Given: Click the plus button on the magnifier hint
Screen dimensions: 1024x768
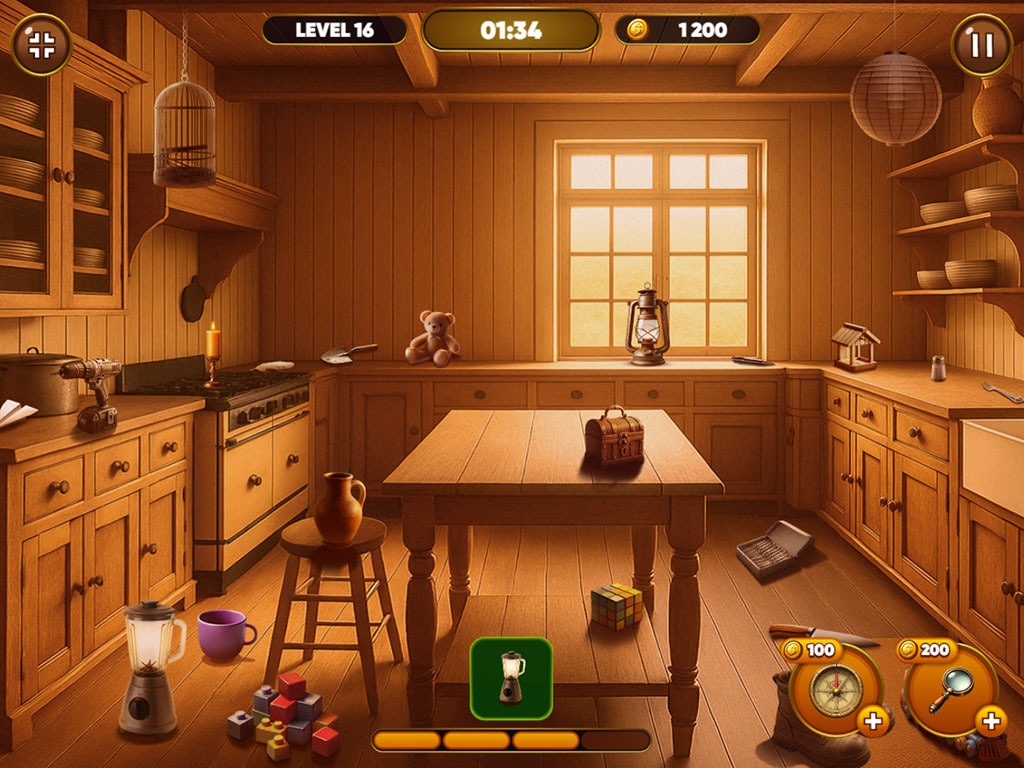Looking at the screenshot, I should (990, 720).
